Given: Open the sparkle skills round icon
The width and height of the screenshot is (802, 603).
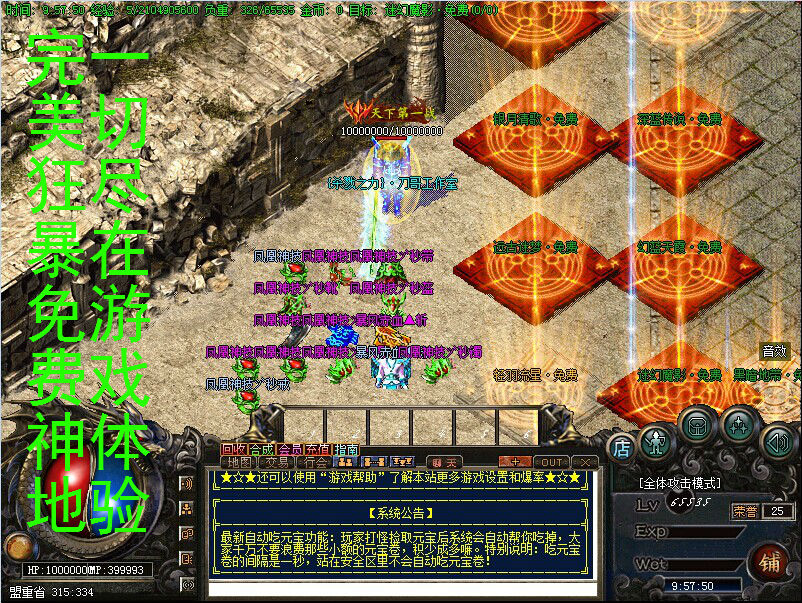Looking at the screenshot, I should coord(739,425).
